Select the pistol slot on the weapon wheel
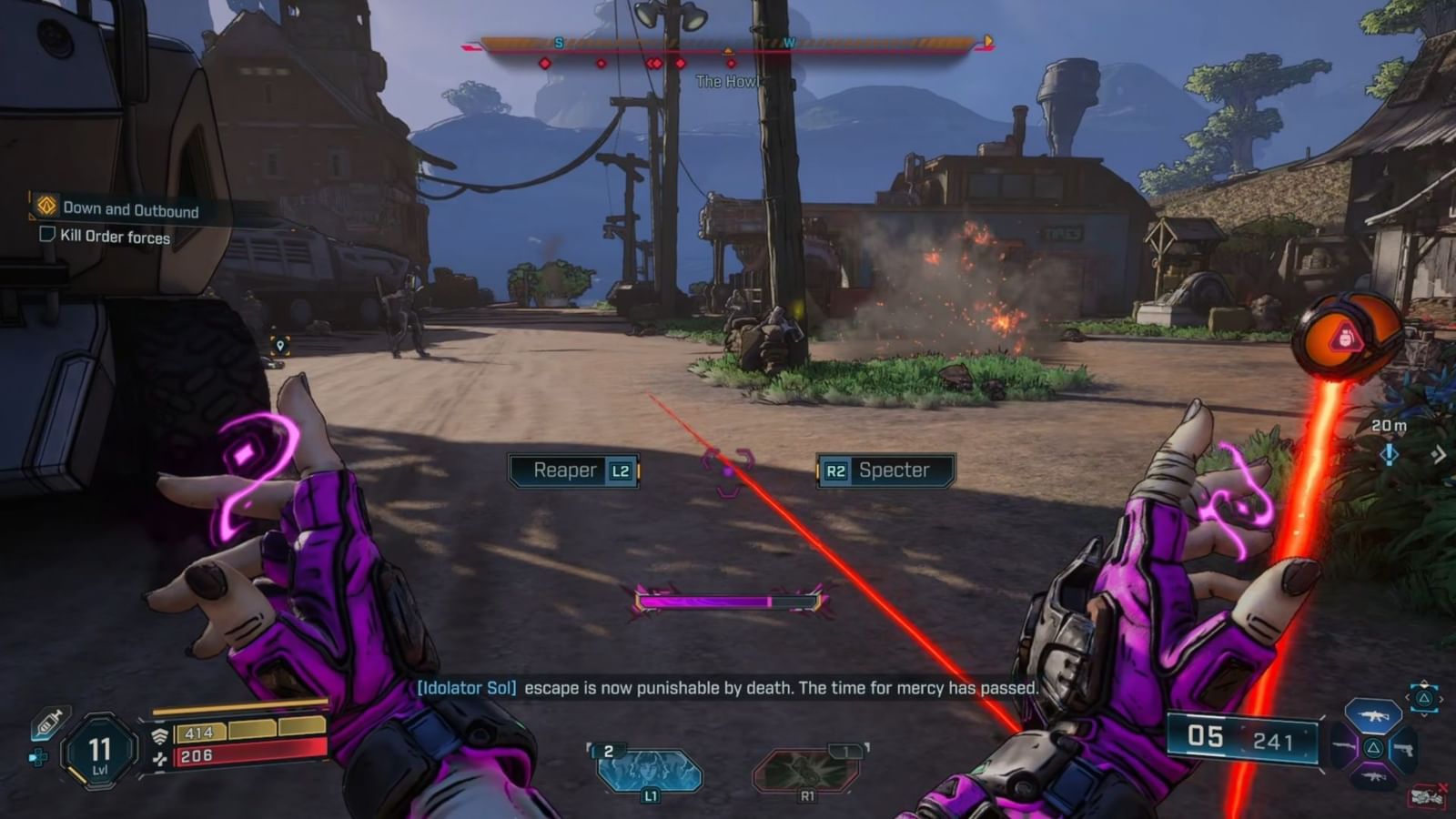The height and width of the screenshot is (819, 1456). (1404, 749)
